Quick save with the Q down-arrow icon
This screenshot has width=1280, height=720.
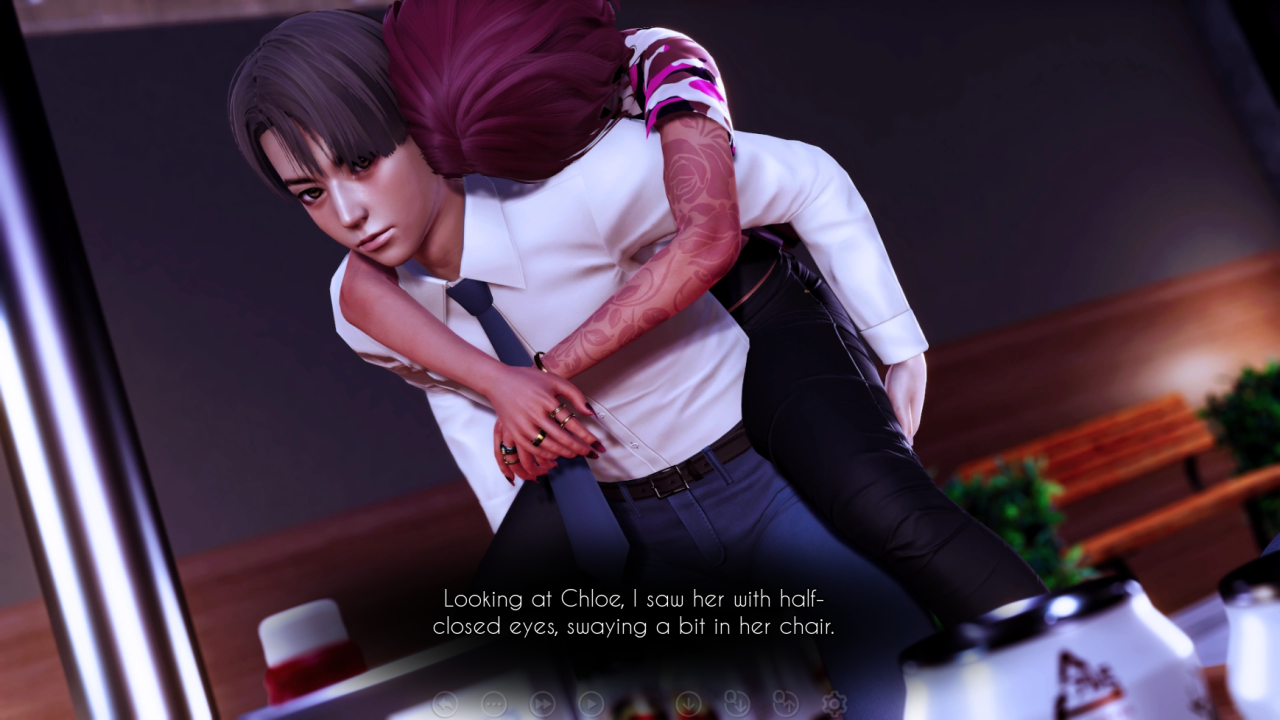click(737, 704)
